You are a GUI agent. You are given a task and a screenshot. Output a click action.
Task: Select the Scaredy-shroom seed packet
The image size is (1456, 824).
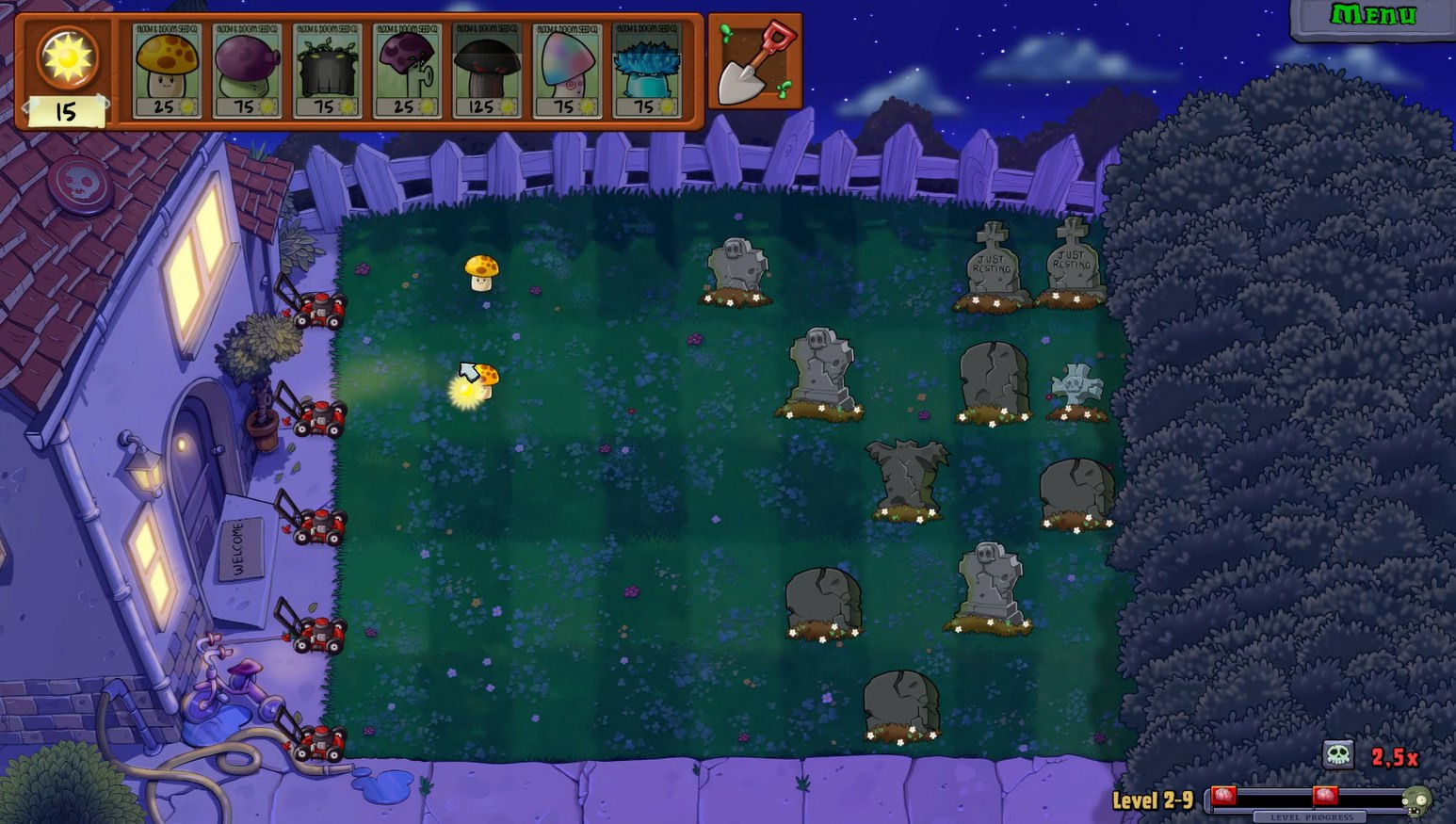pos(407,71)
